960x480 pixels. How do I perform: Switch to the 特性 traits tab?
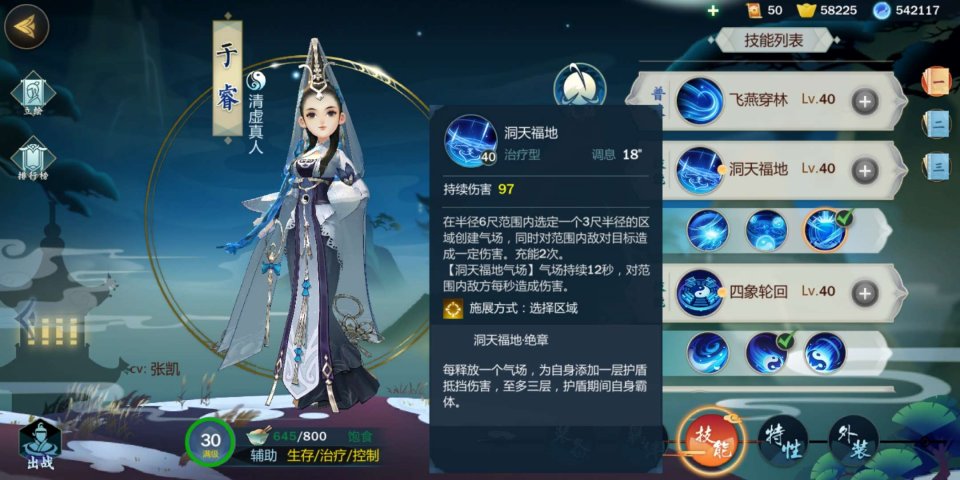point(783,442)
